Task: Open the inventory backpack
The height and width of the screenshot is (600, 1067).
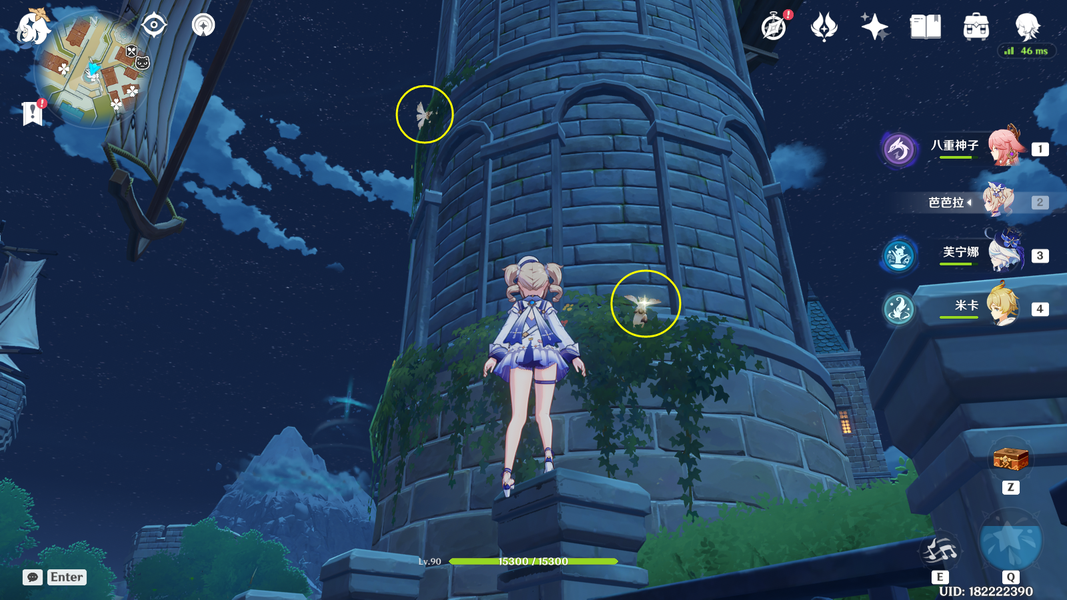Action: [976, 27]
